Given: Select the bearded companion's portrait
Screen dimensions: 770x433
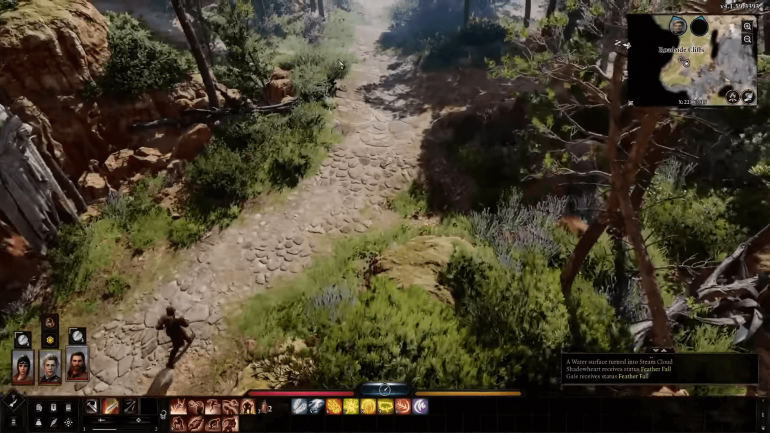Looking at the screenshot, I should click(76, 365).
